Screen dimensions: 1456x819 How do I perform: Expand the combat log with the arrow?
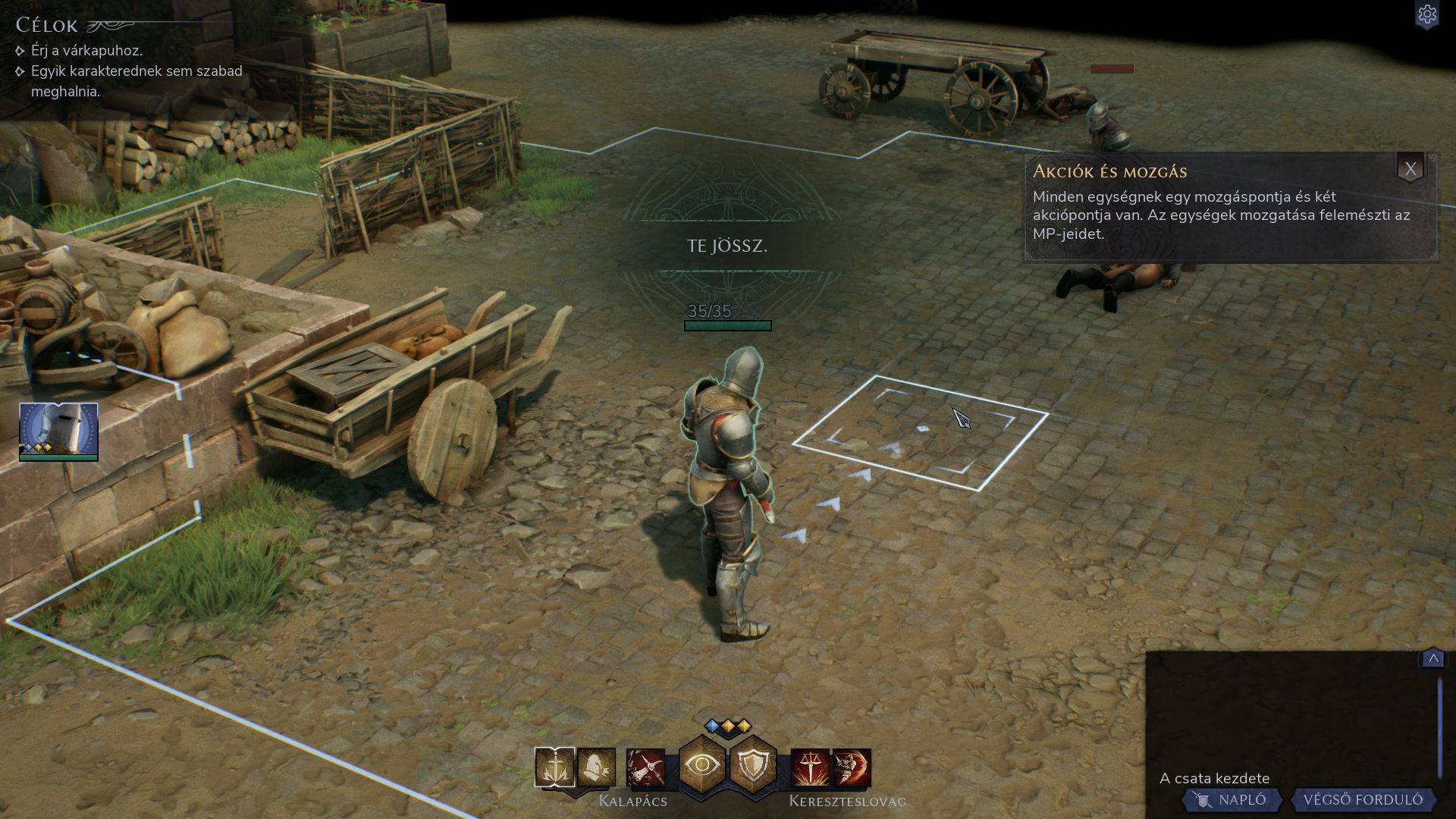coord(1432,658)
